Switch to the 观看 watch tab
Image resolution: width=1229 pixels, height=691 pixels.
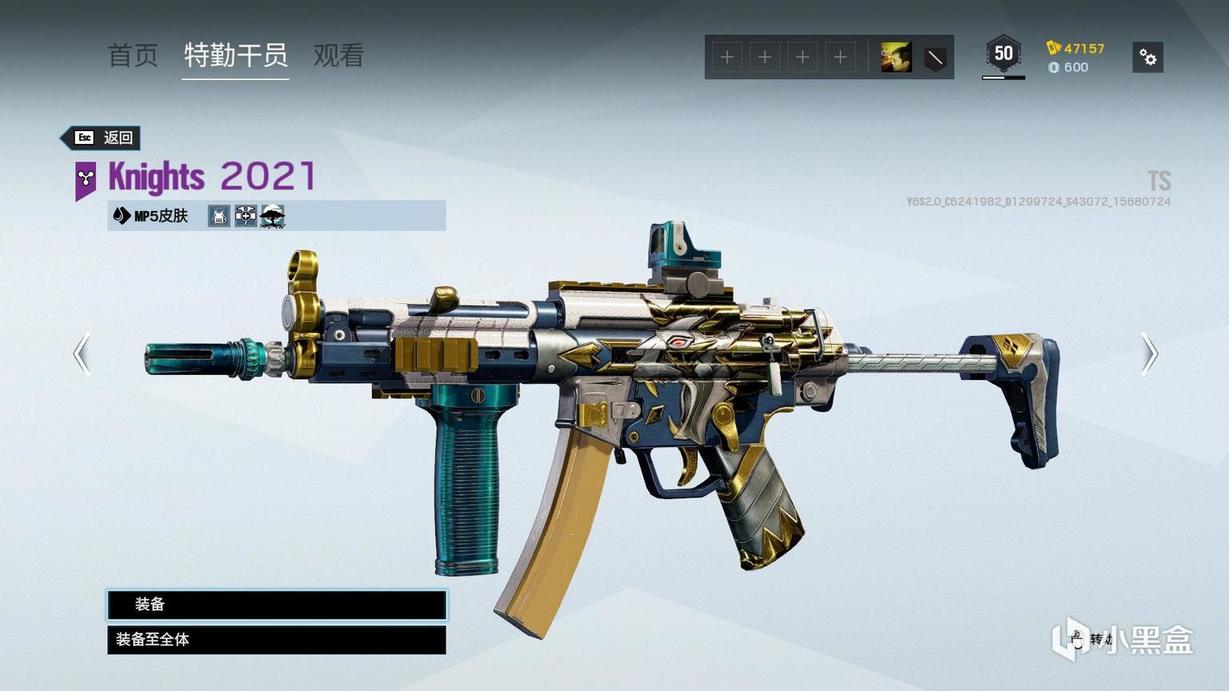click(338, 56)
